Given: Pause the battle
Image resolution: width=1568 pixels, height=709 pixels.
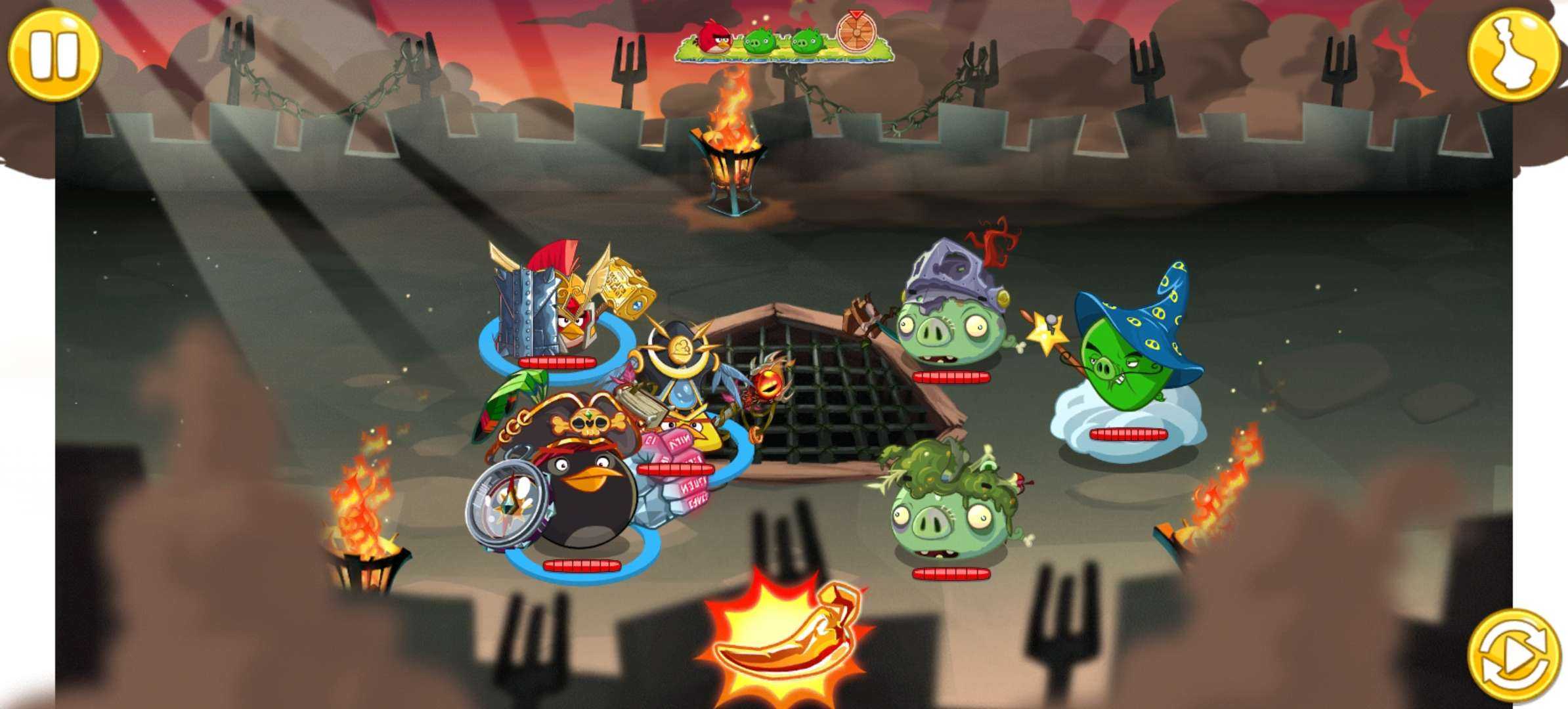Looking at the screenshot, I should [x=54, y=54].
